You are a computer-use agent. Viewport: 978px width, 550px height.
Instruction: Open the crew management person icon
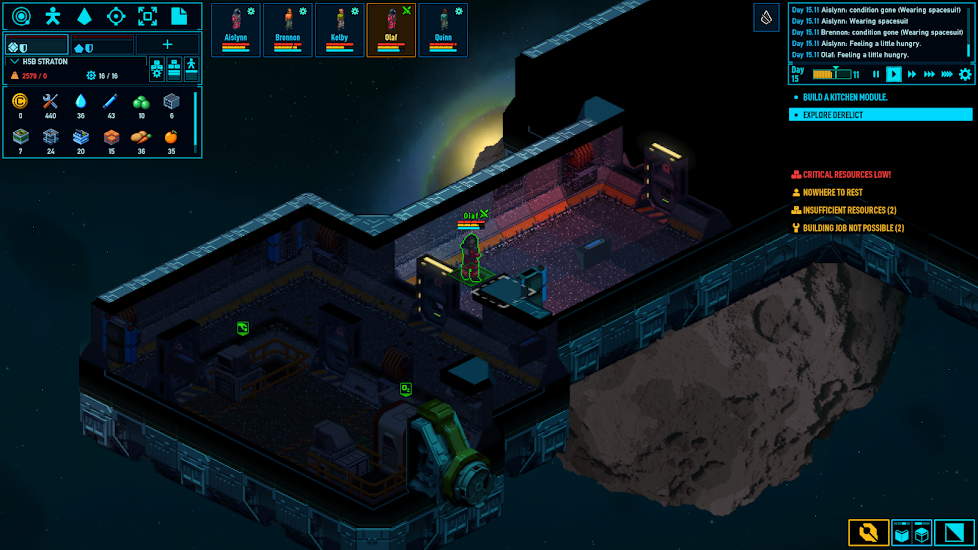pyautogui.click(x=53, y=16)
